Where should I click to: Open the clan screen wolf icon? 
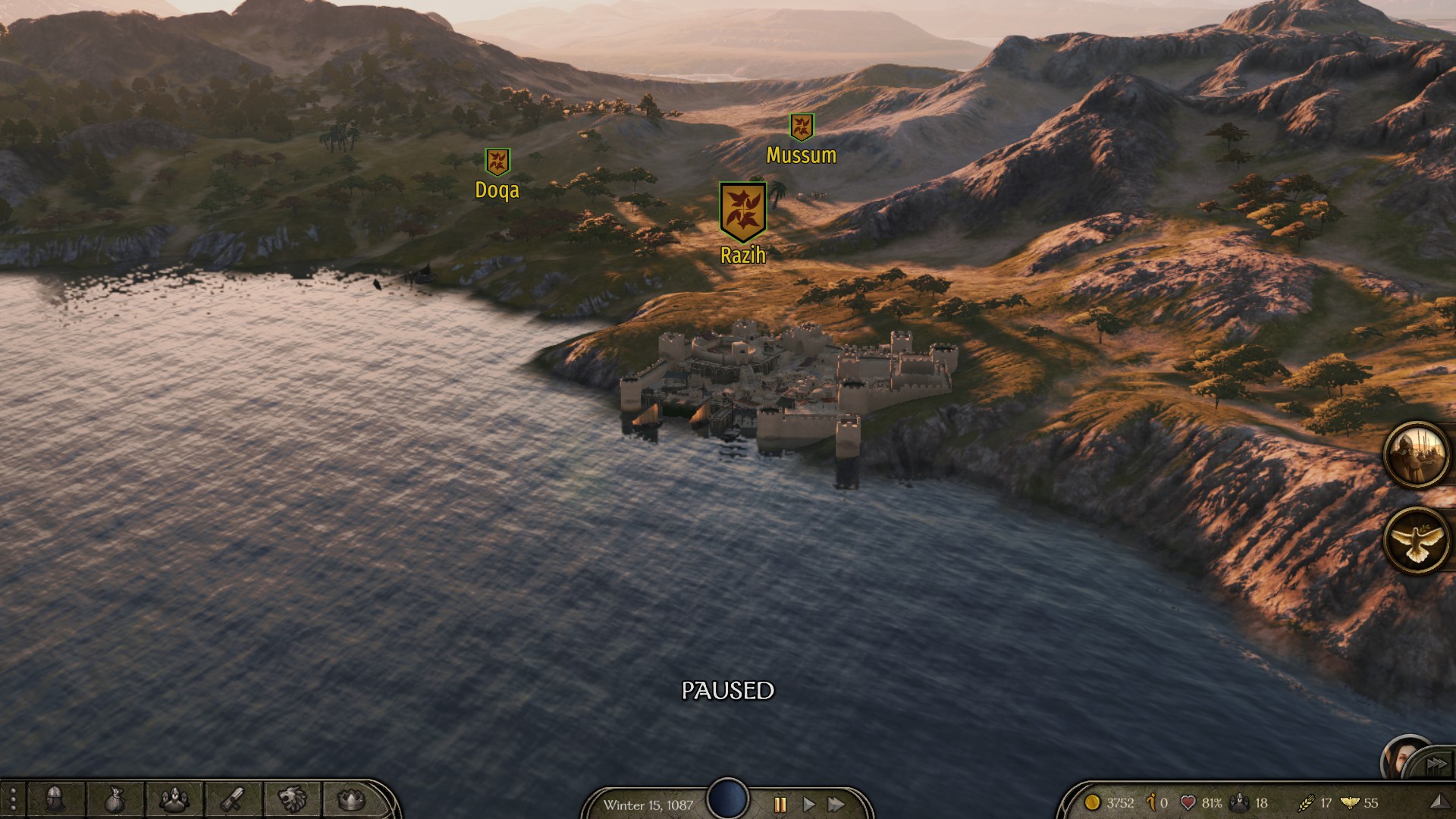point(292,799)
